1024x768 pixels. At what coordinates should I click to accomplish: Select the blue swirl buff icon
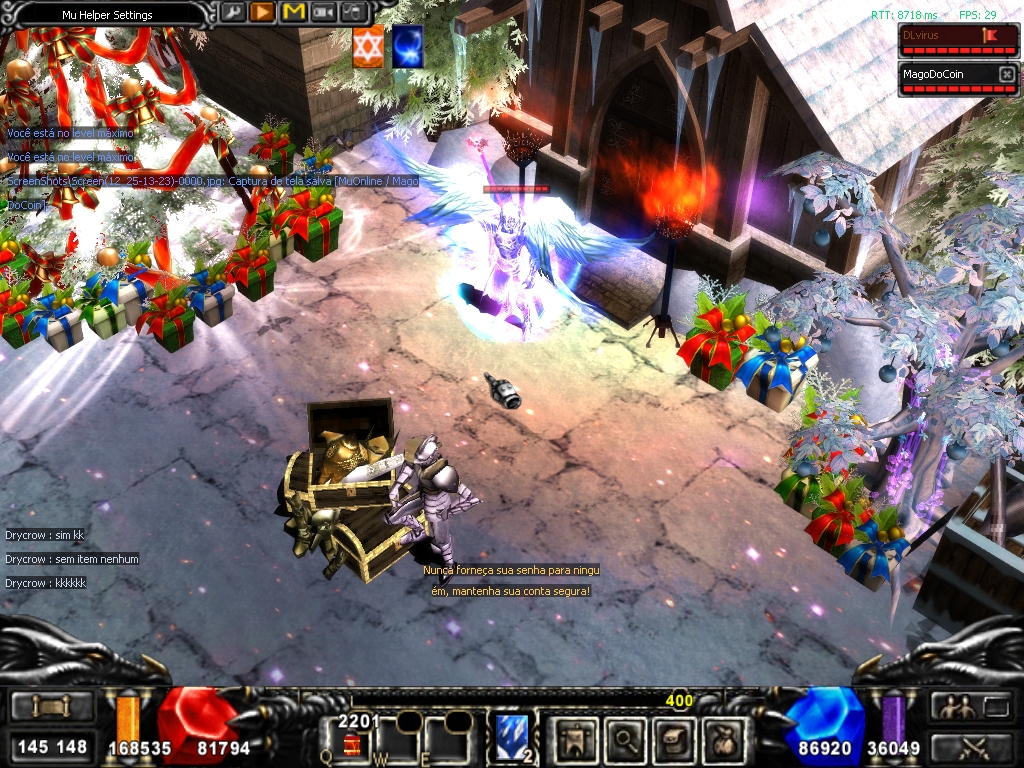point(407,48)
